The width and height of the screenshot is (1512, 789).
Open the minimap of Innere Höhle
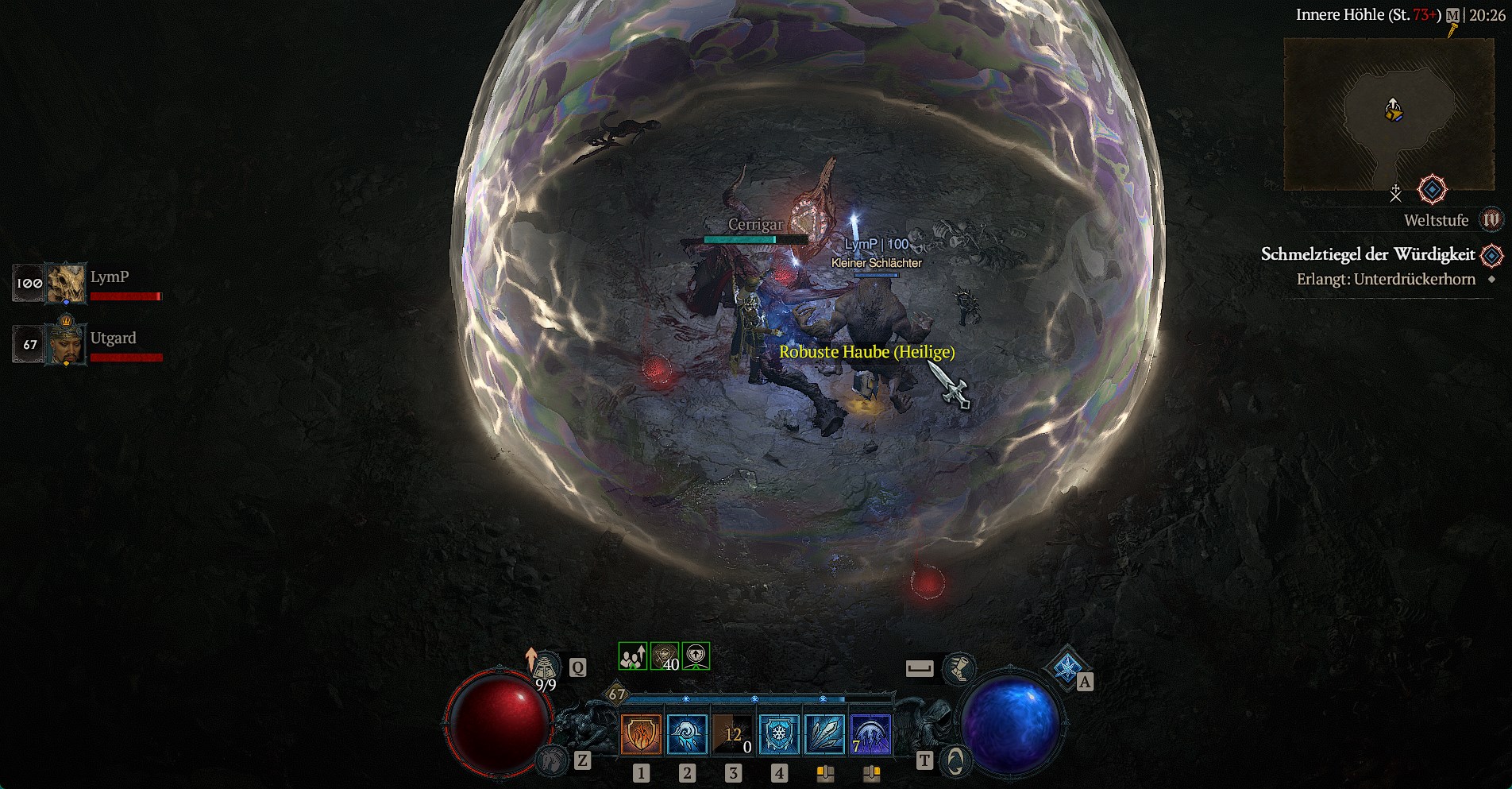click(1388, 114)
